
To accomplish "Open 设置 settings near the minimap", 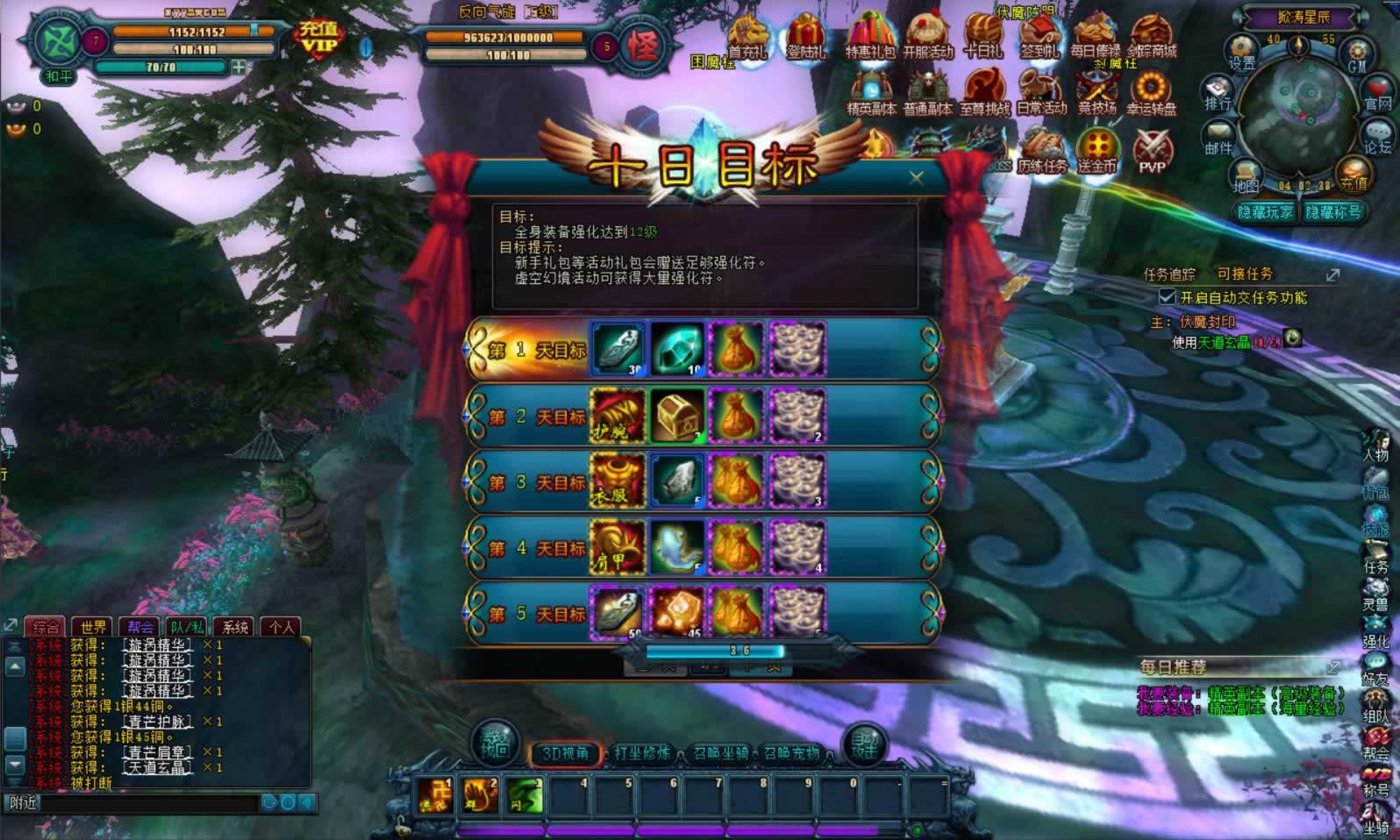I will (x=1242, y=53).
